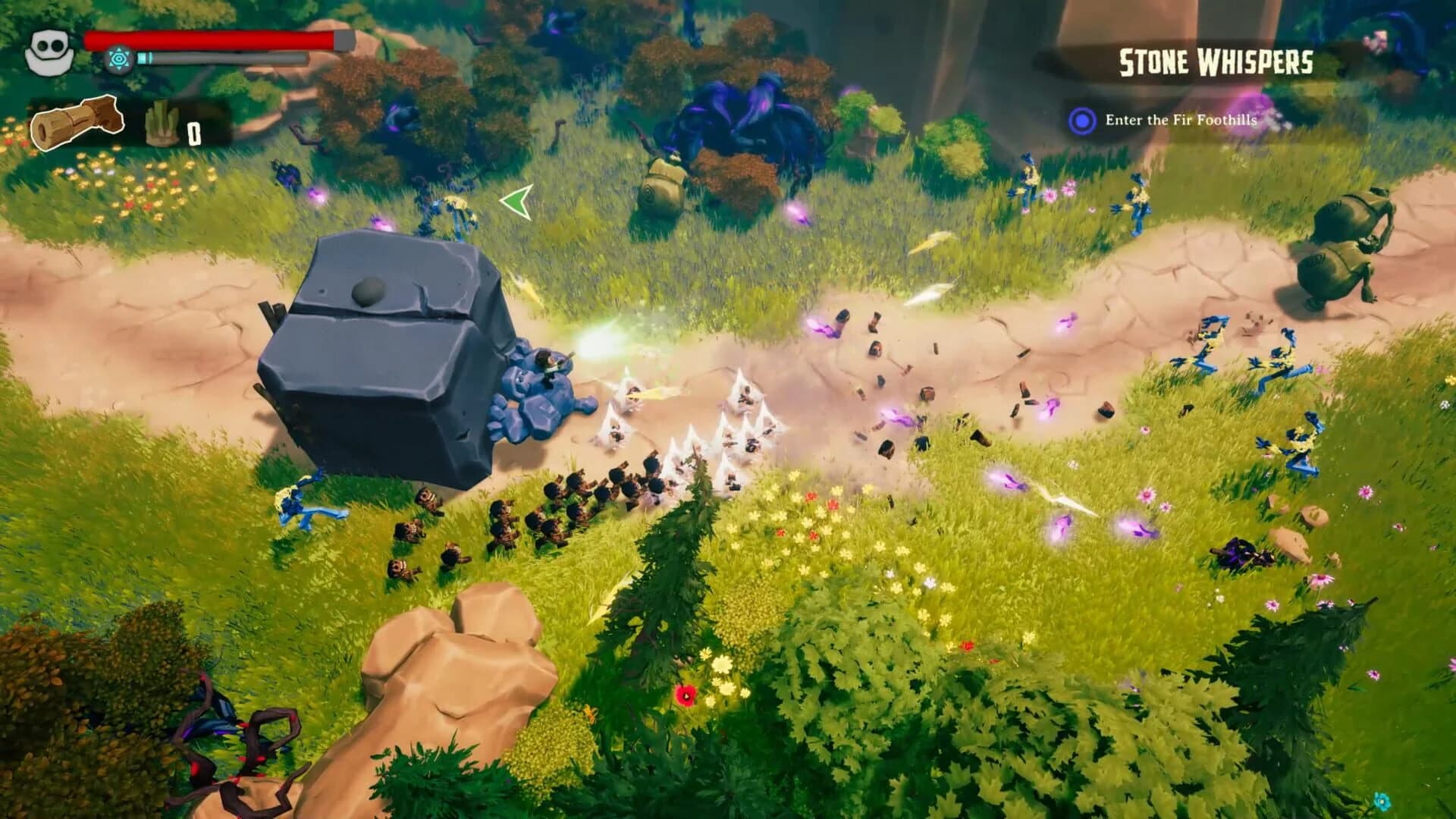This screenshot has width=1456, height=819.
Task: Click the green navigation arrow marker
Action: click(x=516, y=201)
